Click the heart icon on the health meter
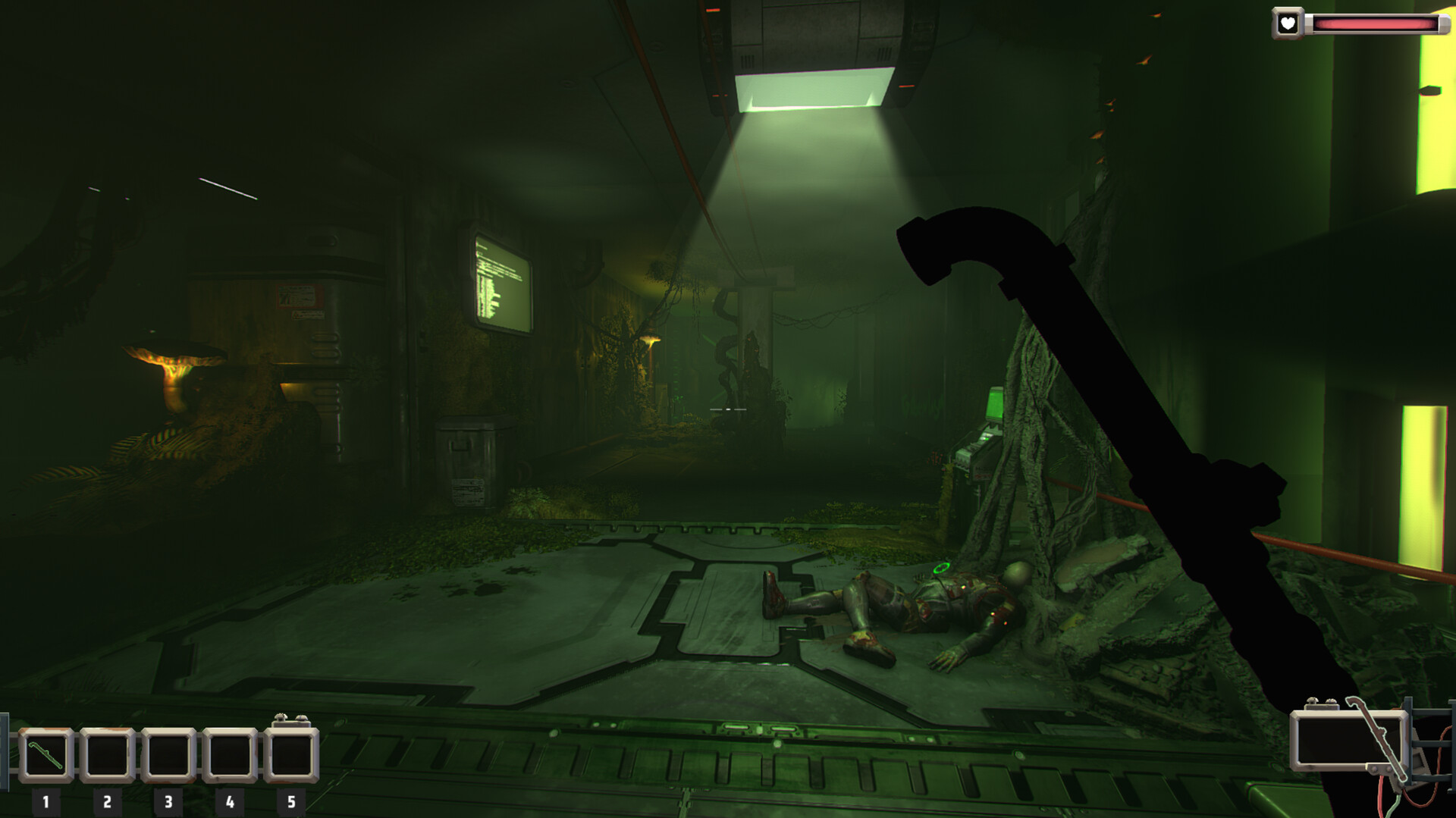 tap(1289, 22)
